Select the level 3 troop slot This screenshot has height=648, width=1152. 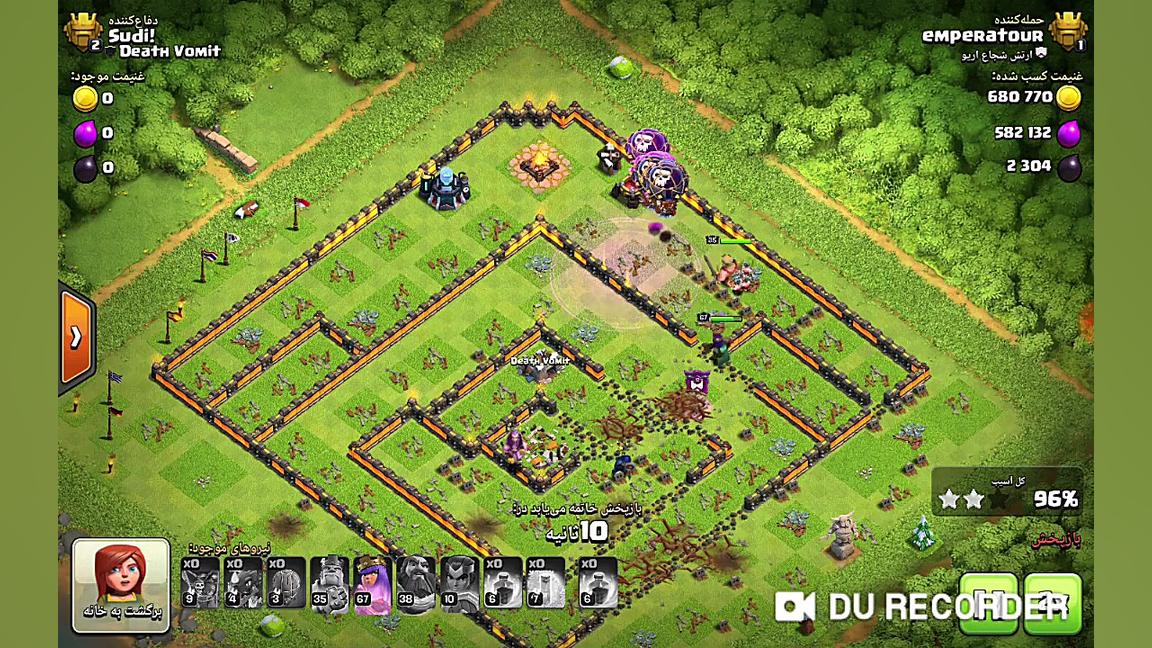[x=286, y=583]
